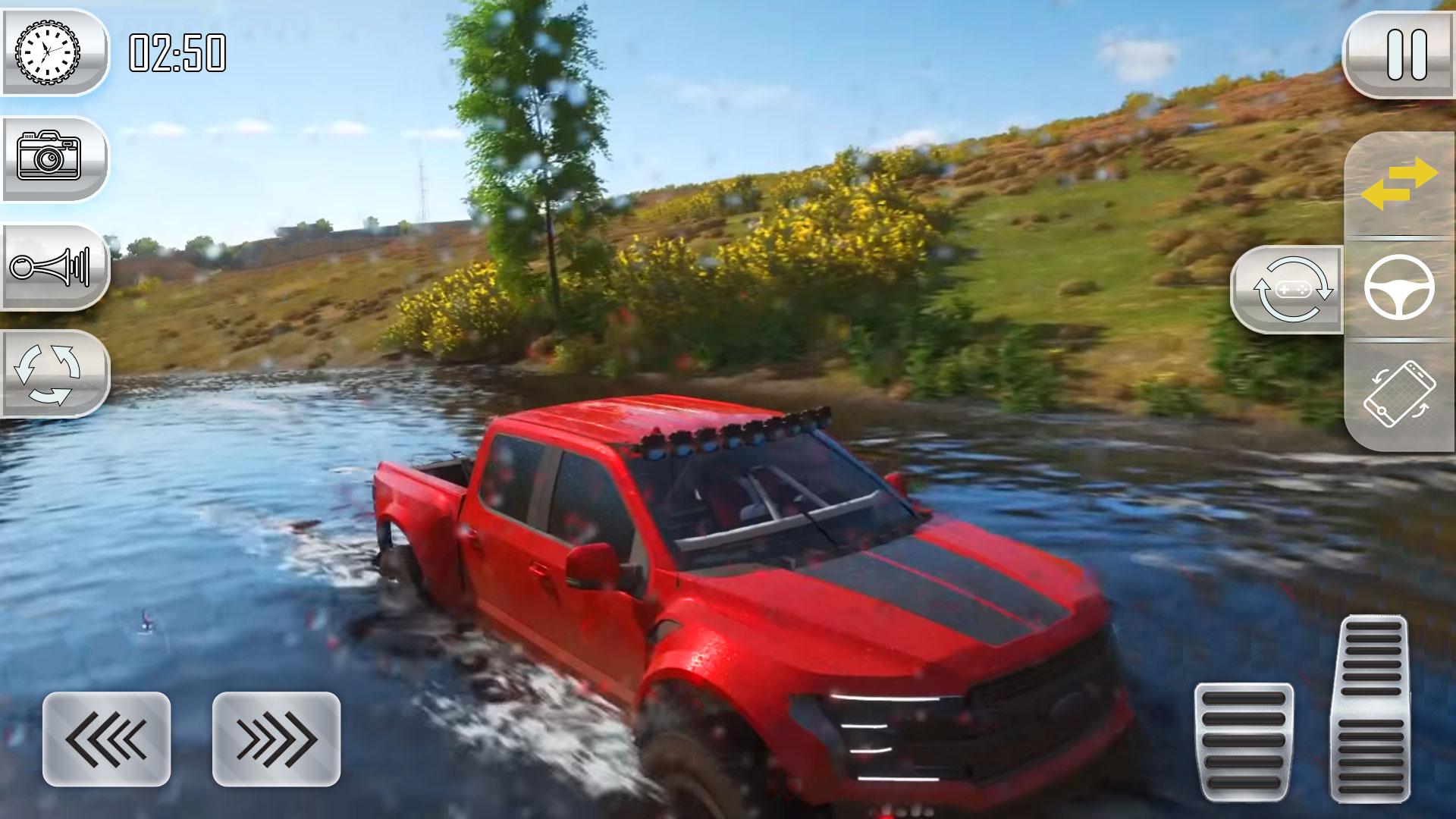Click the tire clock icon
1456x819 pixels.
tap(49, 53)
